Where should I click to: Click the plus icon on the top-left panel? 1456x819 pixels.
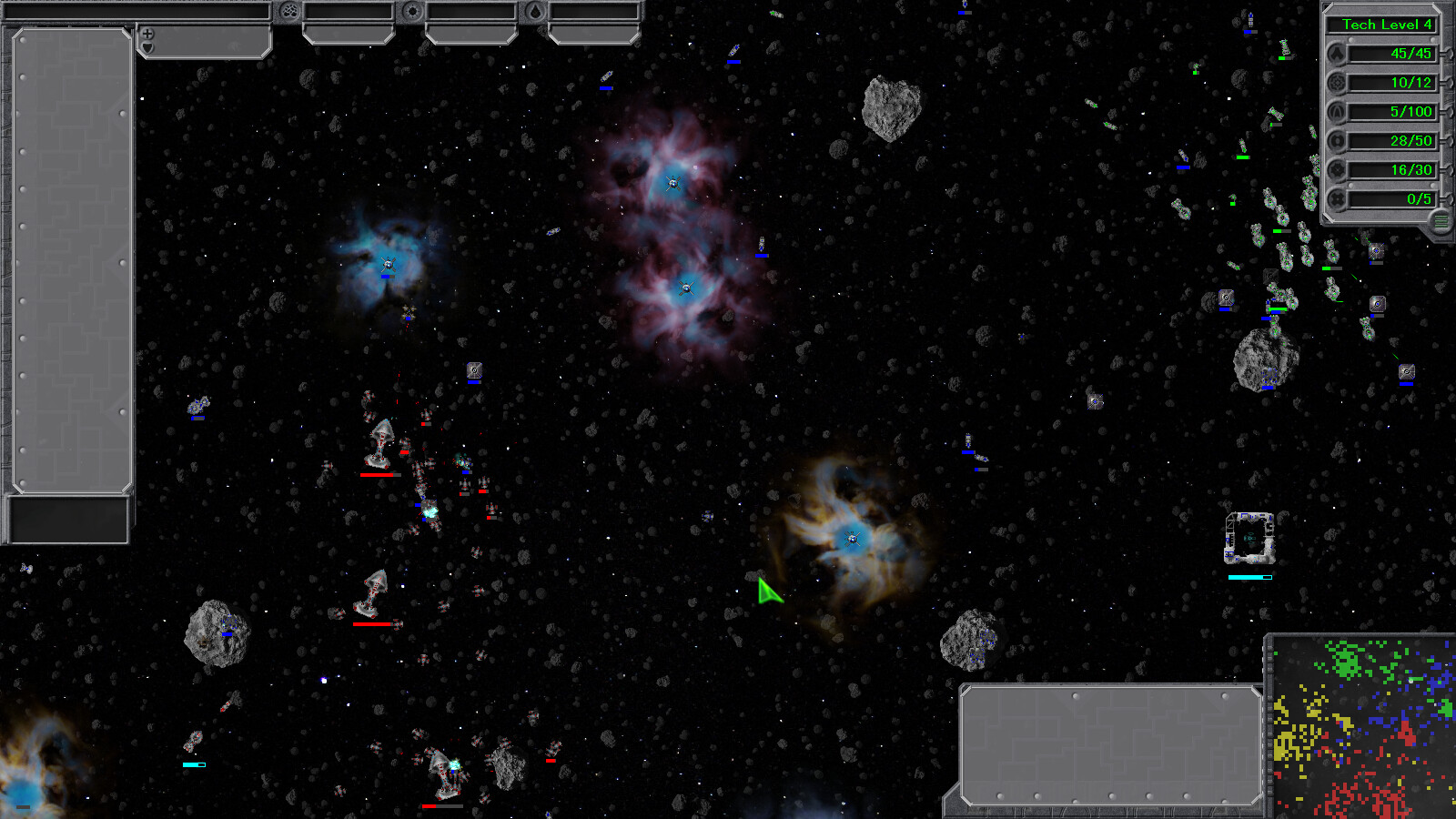(147, 33)
